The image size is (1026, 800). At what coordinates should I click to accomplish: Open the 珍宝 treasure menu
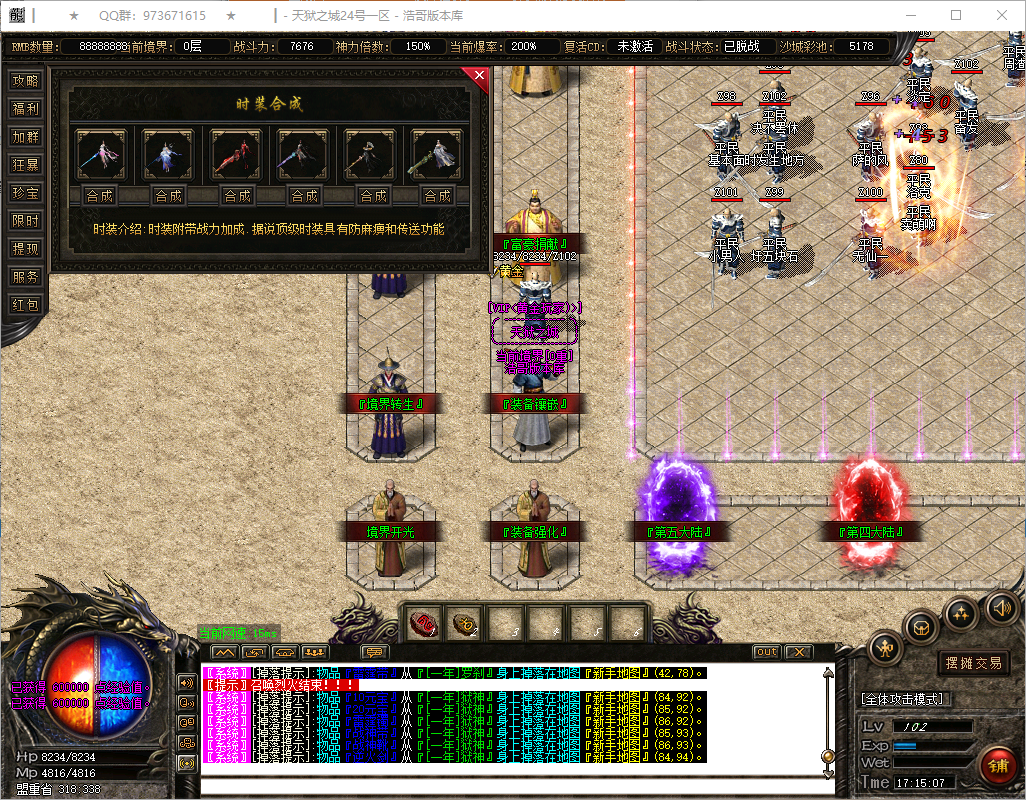(25, 193)
